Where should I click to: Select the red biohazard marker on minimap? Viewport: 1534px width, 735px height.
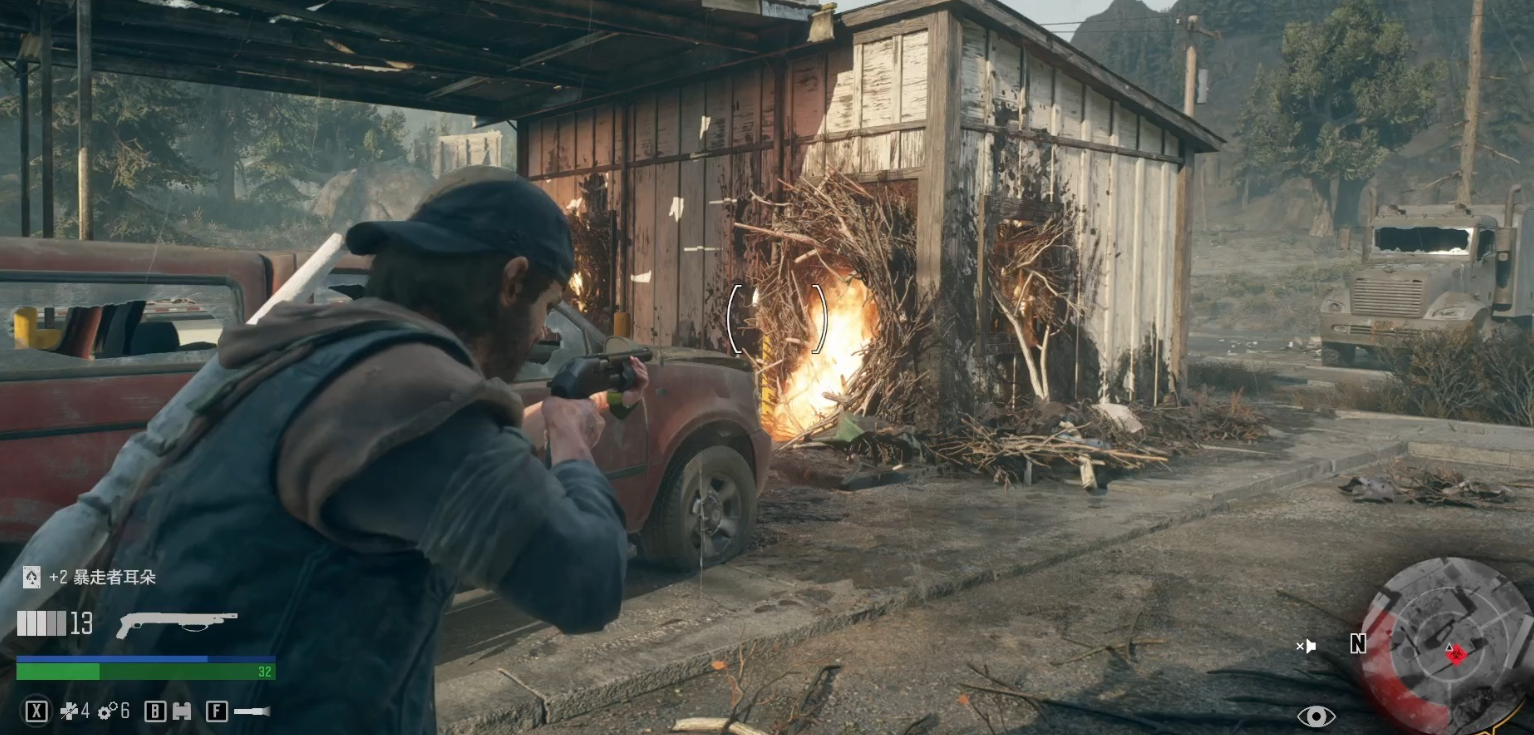1456,654
